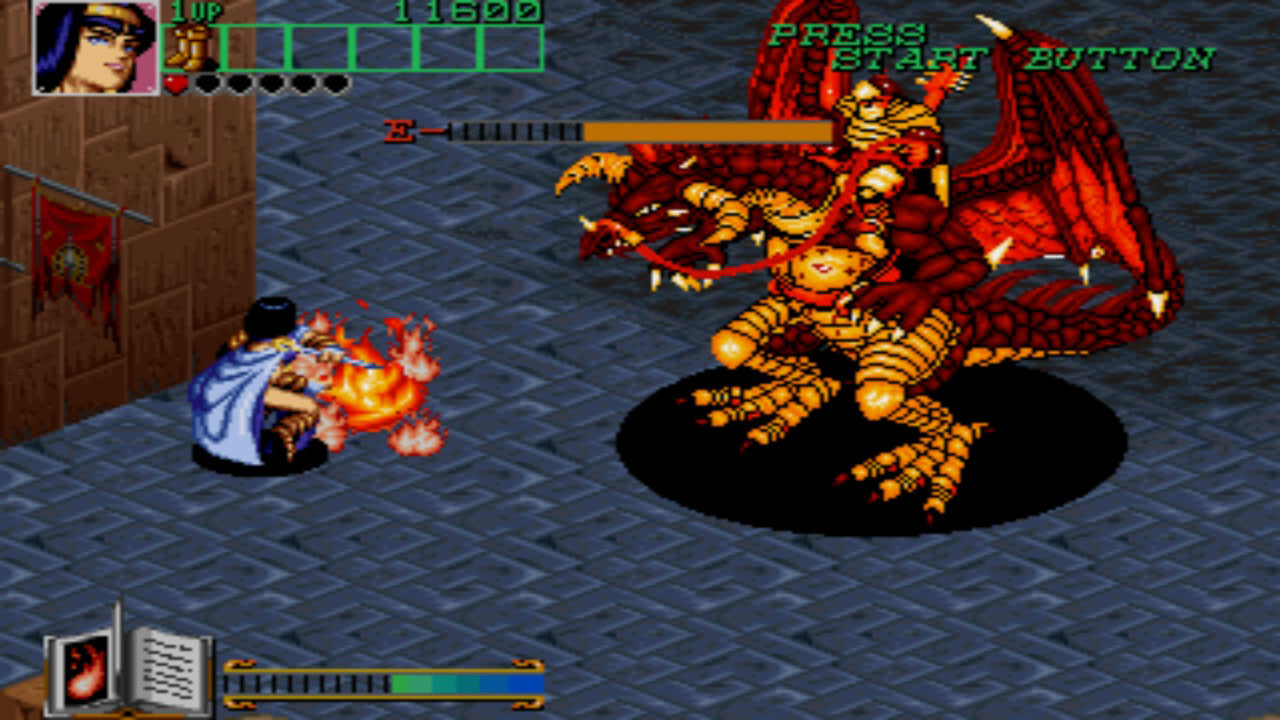Click the boss's 'E' enemy indicator
Viewport: 1280px width, 720px height.
pos(397,128)
